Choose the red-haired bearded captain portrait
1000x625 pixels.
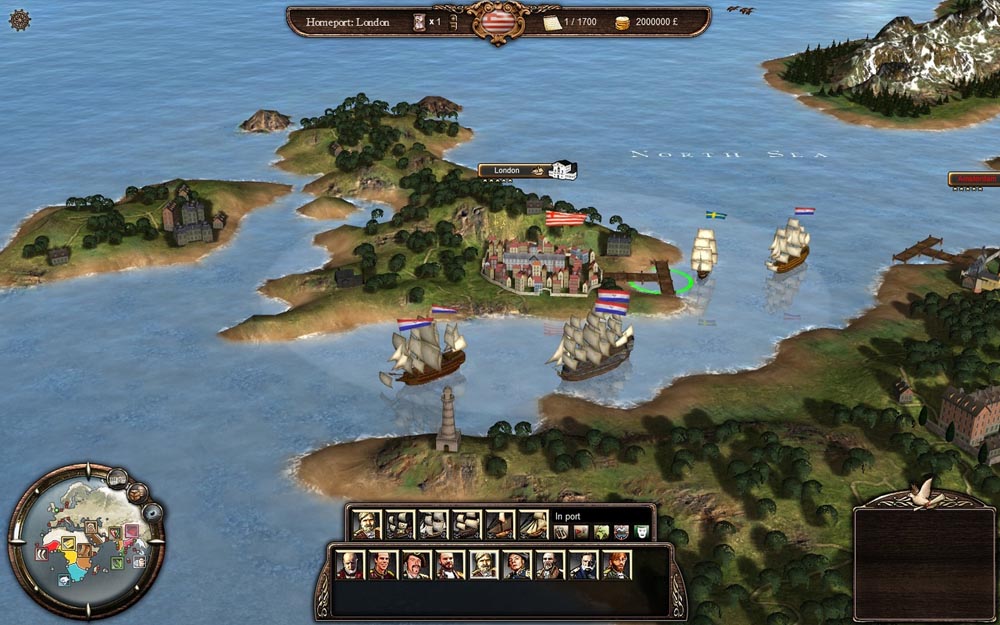(x=616, y=565)
